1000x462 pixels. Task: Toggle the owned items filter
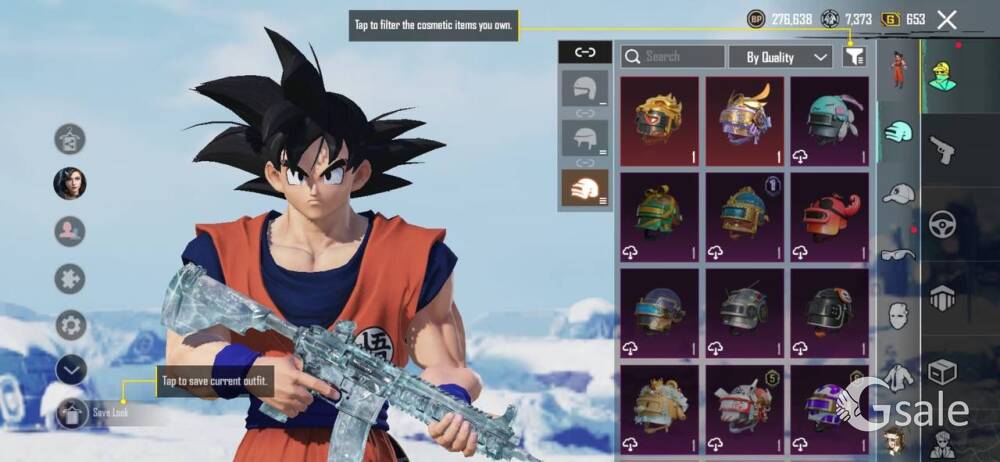(x=853, y=57)
